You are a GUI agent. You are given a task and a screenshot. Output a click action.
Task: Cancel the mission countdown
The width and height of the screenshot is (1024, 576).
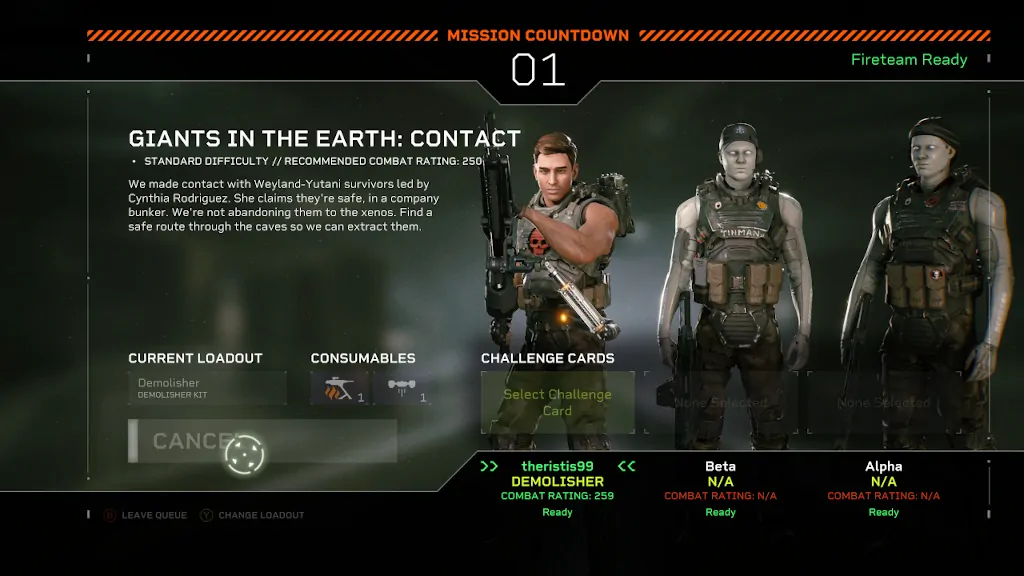coord(262,441)
